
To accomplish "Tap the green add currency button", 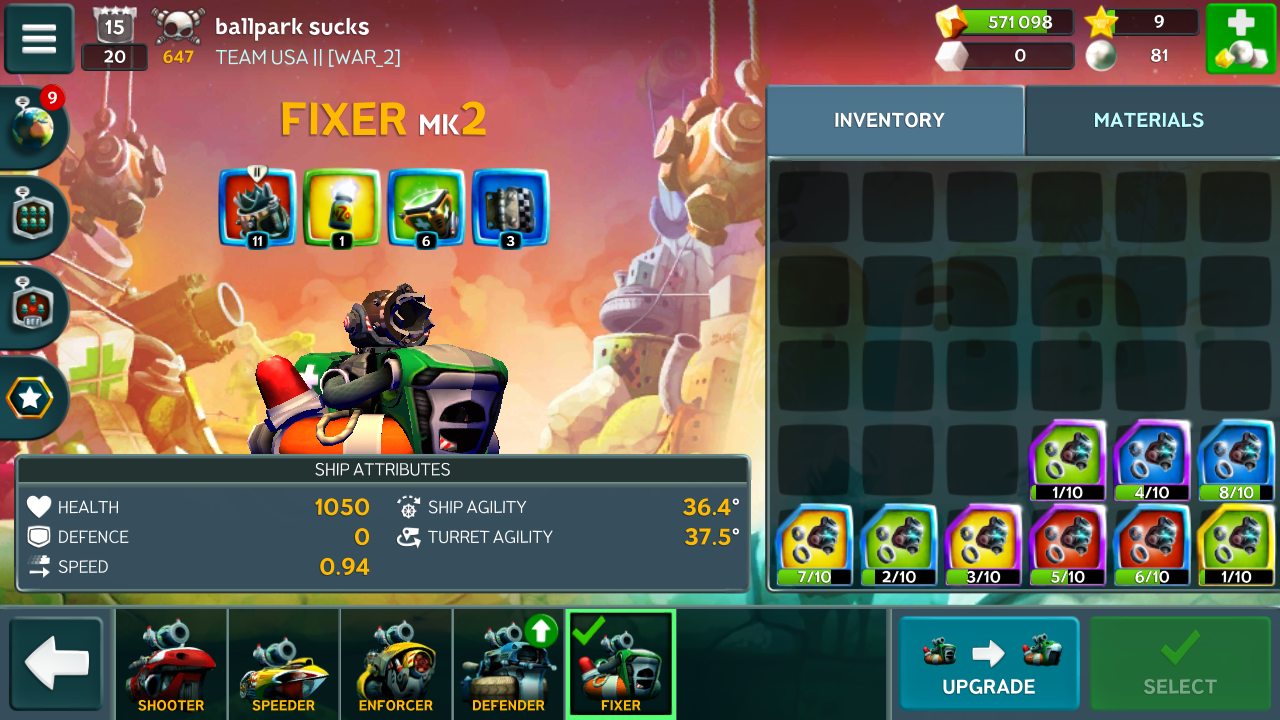I will pos(1239,39).
